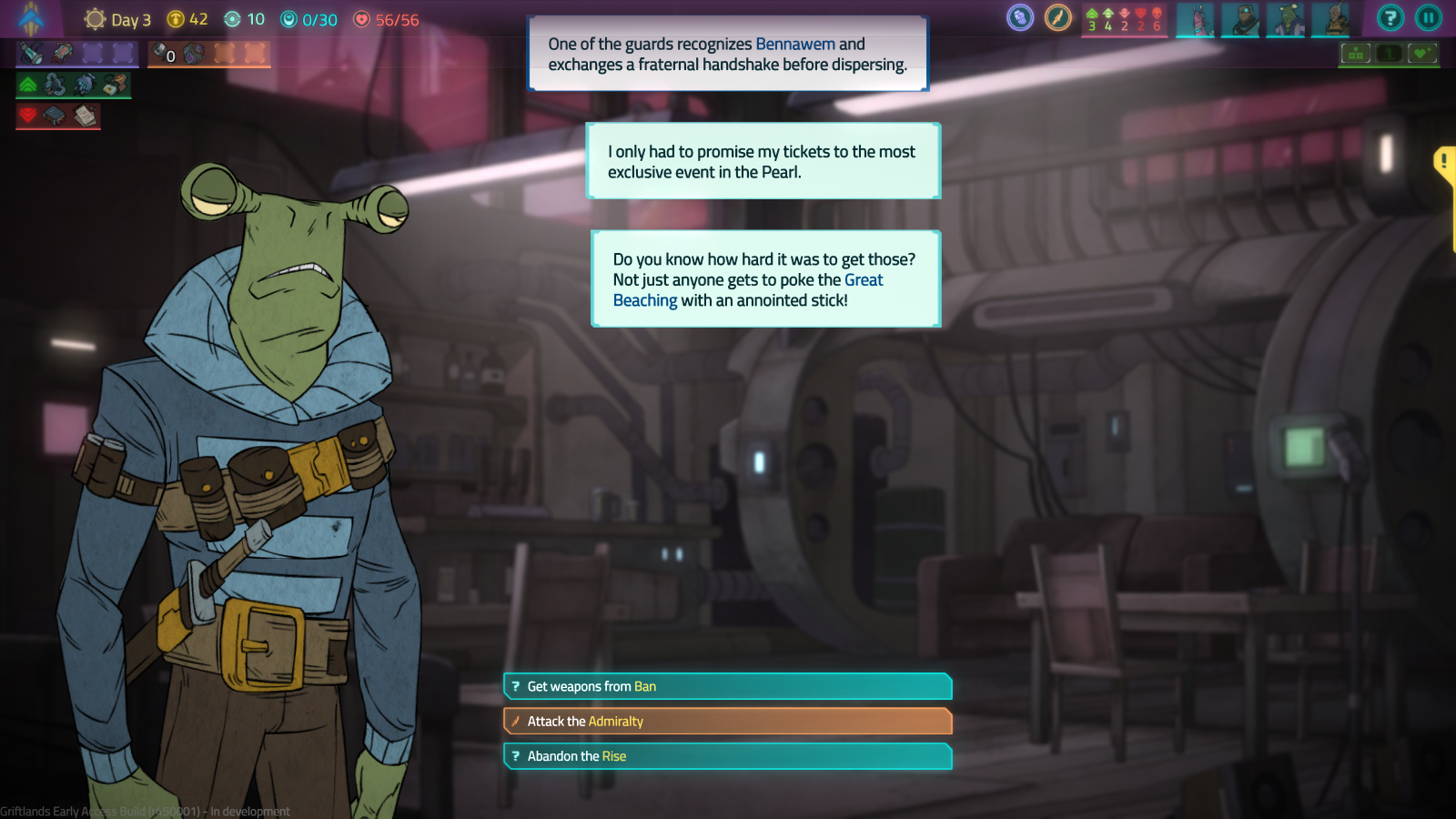Screen dimensions: 1456x819
Task: Open the blue-and-gold winged emblem menu
Action: point(31,18)
